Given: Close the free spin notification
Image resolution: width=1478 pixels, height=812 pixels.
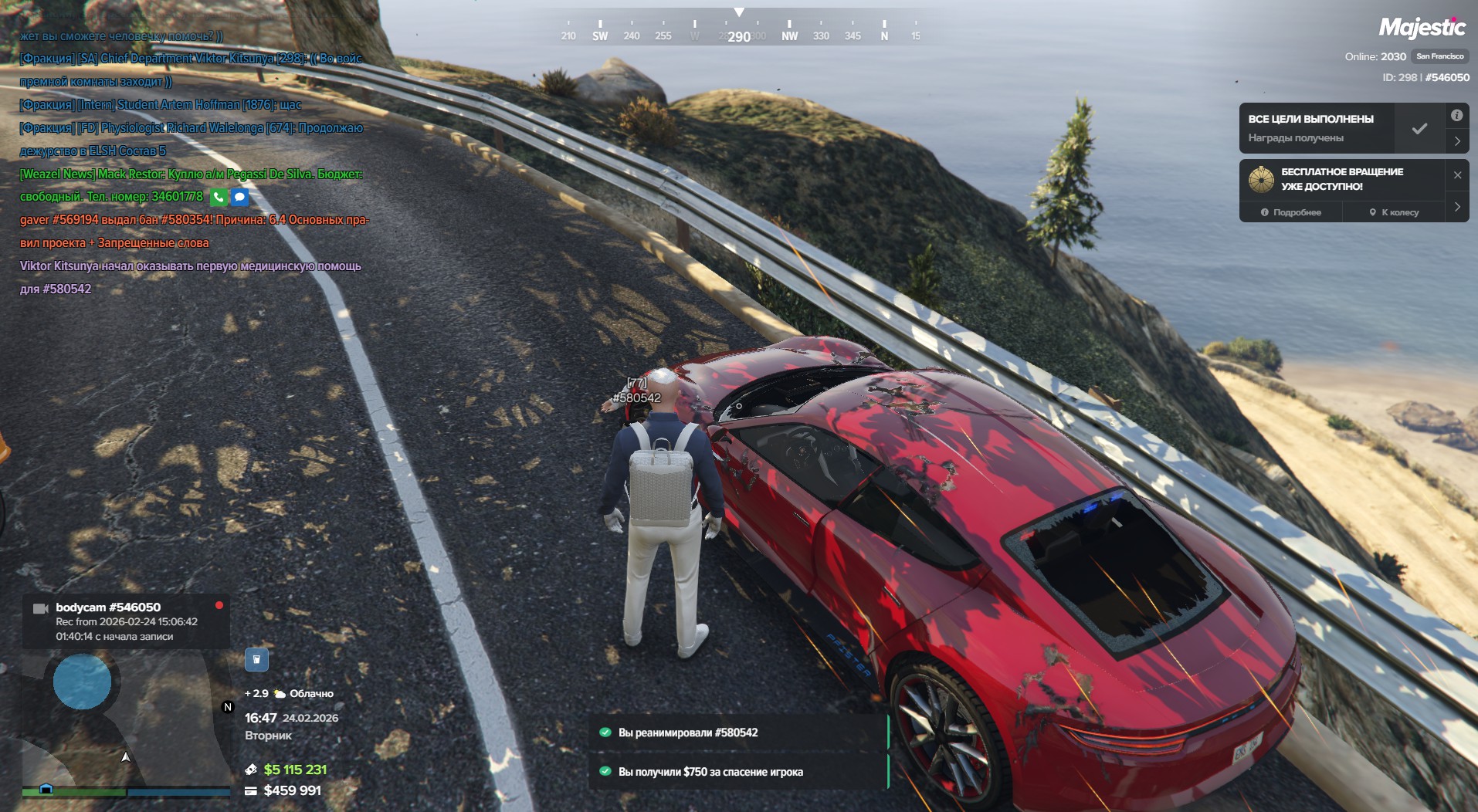Looking at the screenshot, I should point(1457,175).
